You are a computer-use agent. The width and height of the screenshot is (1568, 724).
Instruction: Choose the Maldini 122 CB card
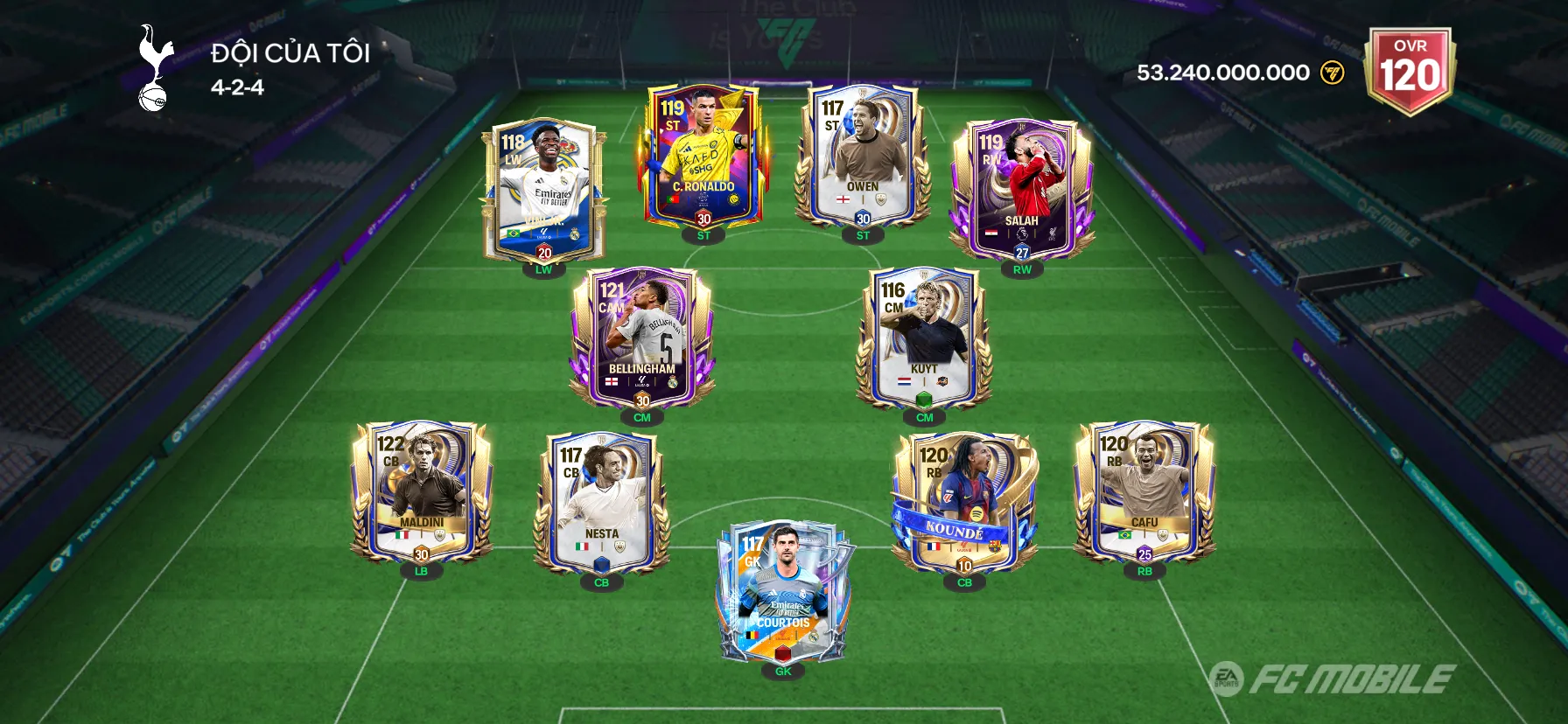pyautogui.click(x=421, y=493)
